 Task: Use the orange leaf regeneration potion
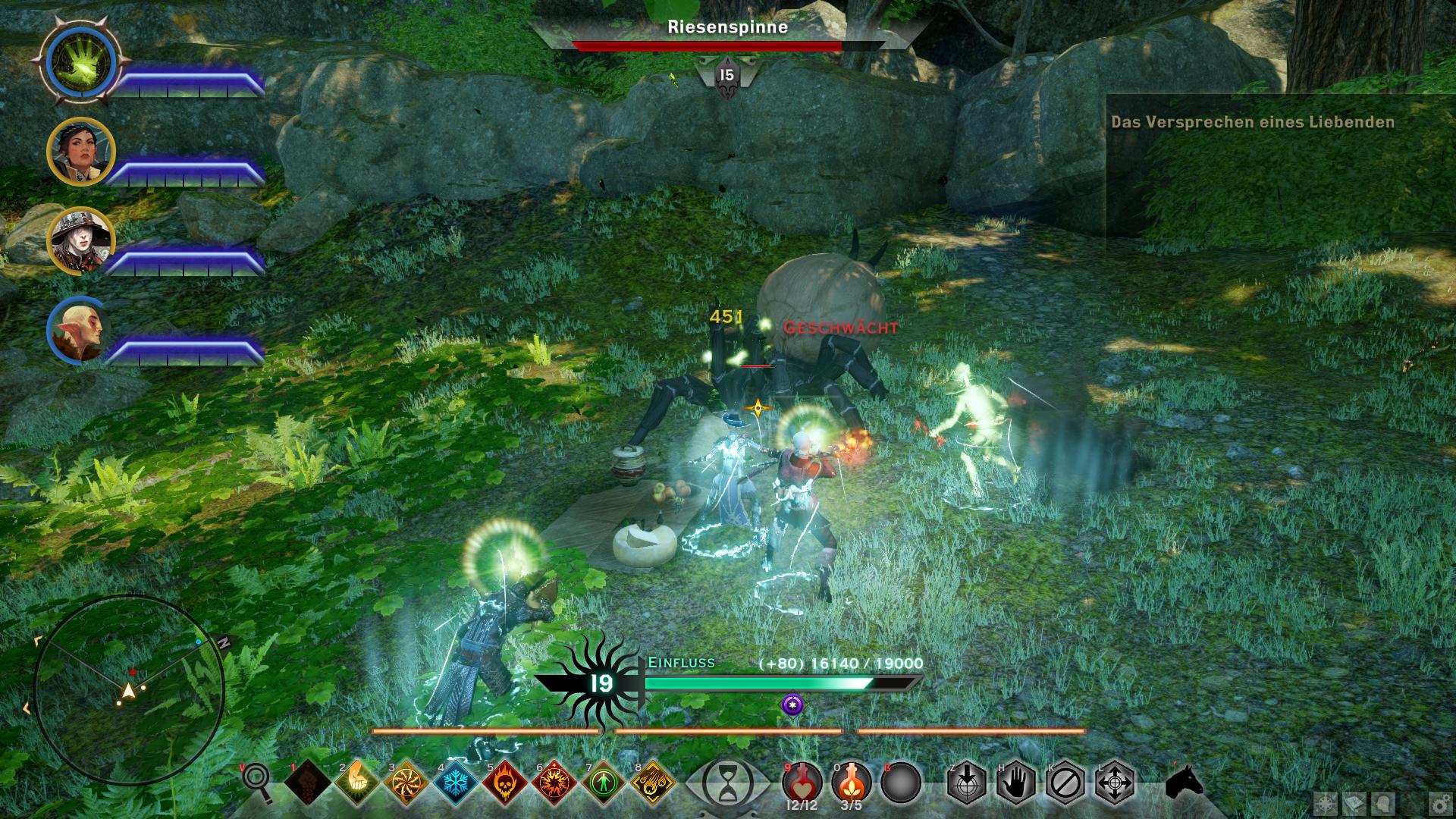pyautogui.click(x=851, y=781)
